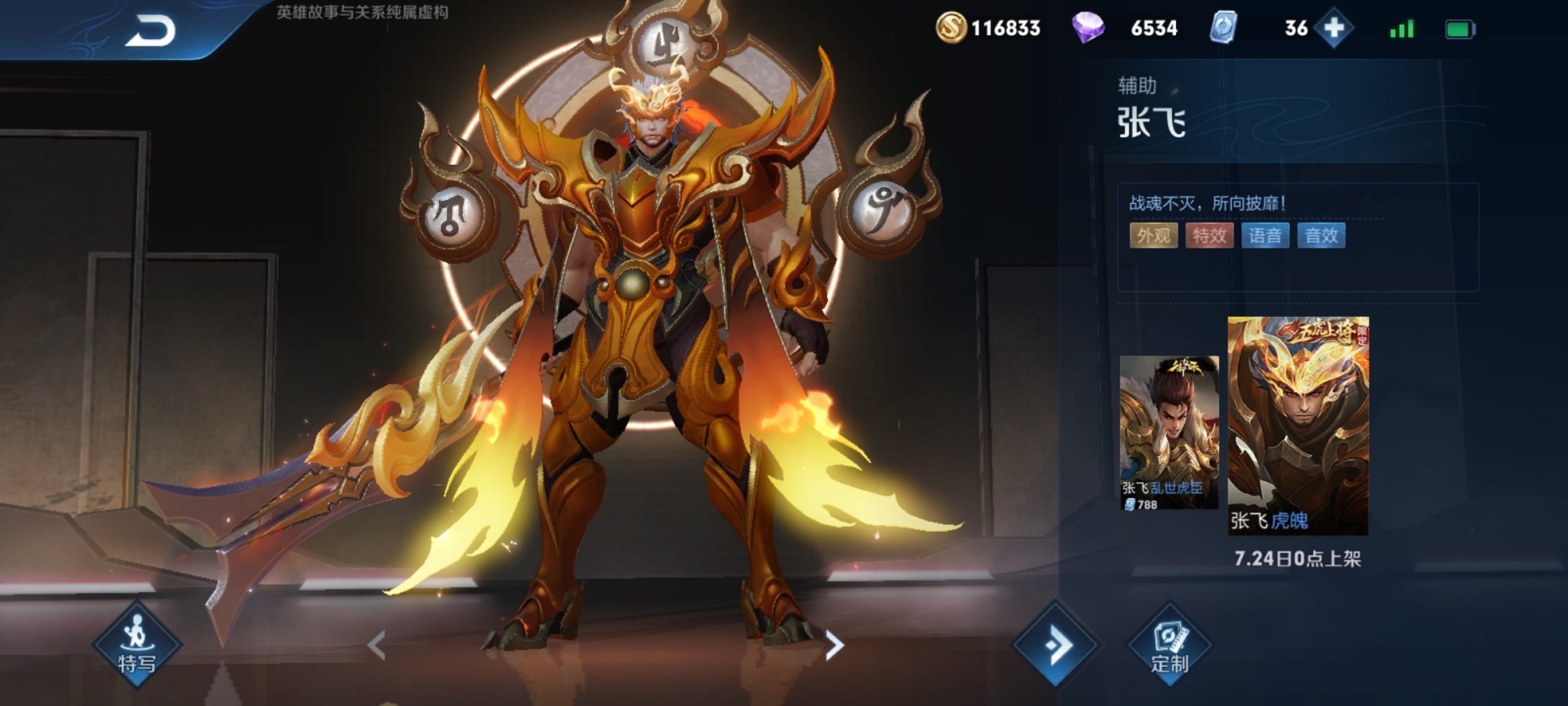Click the 音效 sound effects tag
This screenshot has height=706, width=1568.
pos(1321,235)
